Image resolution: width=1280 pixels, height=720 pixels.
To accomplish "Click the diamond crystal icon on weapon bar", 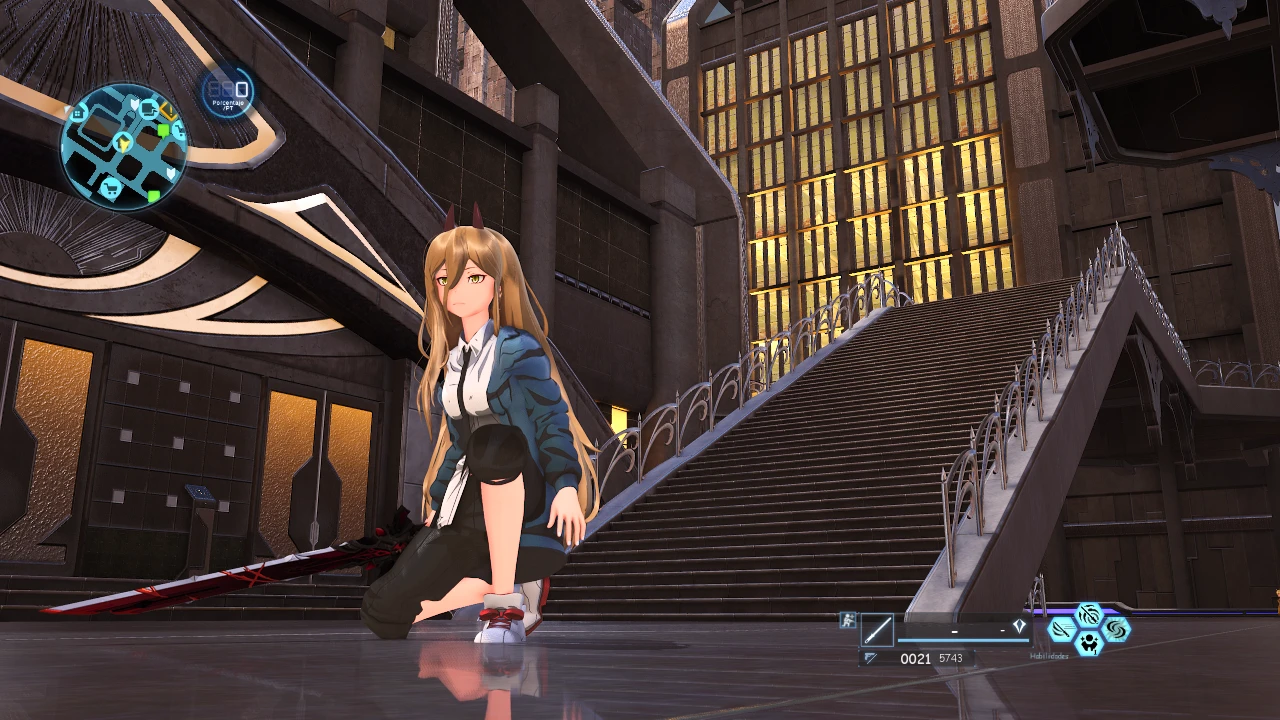I will click(1018, 628).
